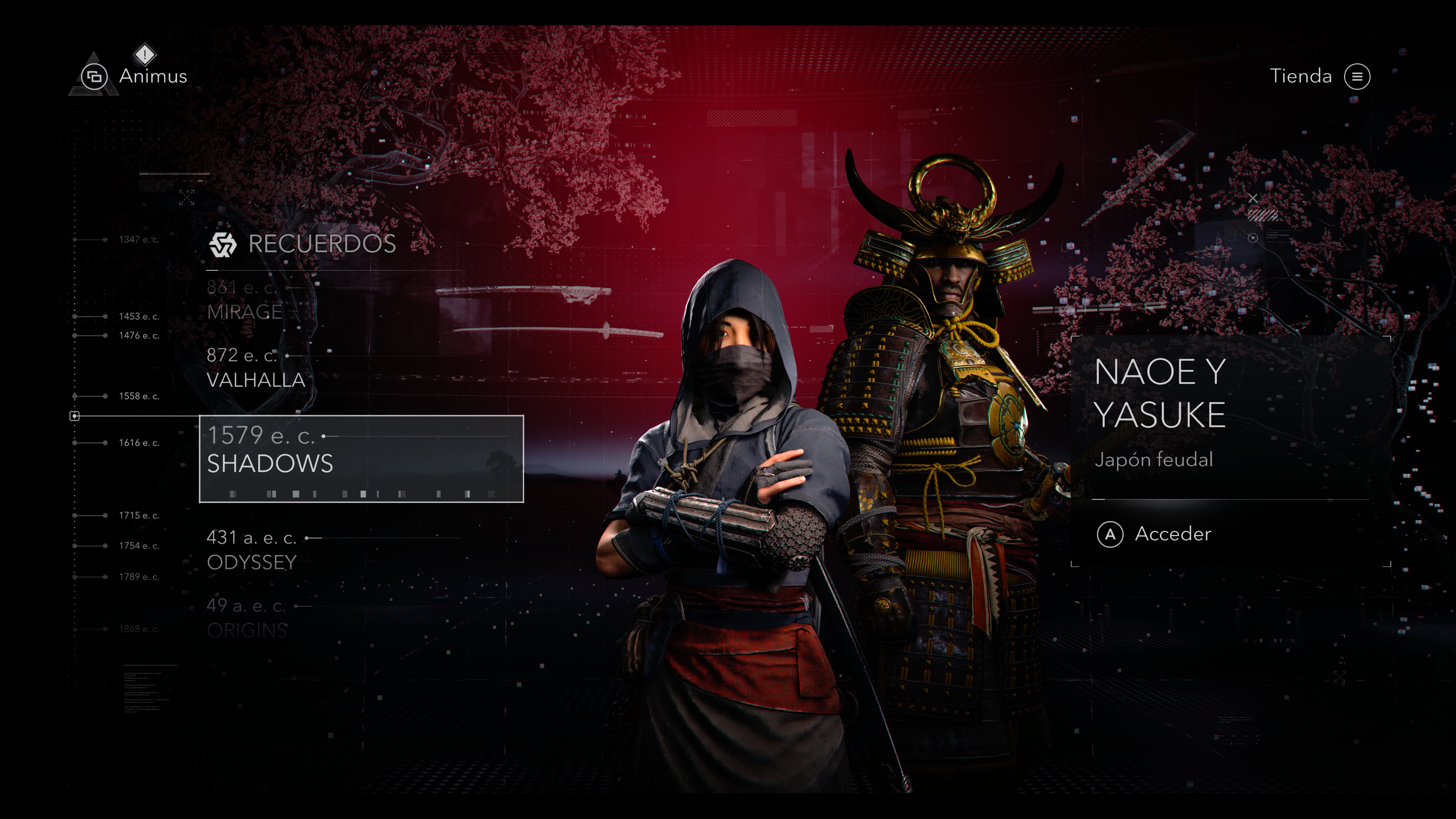This screenshot has width=1456, height=819.
Task: Choose the 1715 e. c. timeline marker
Action: (x=138, y=516)
